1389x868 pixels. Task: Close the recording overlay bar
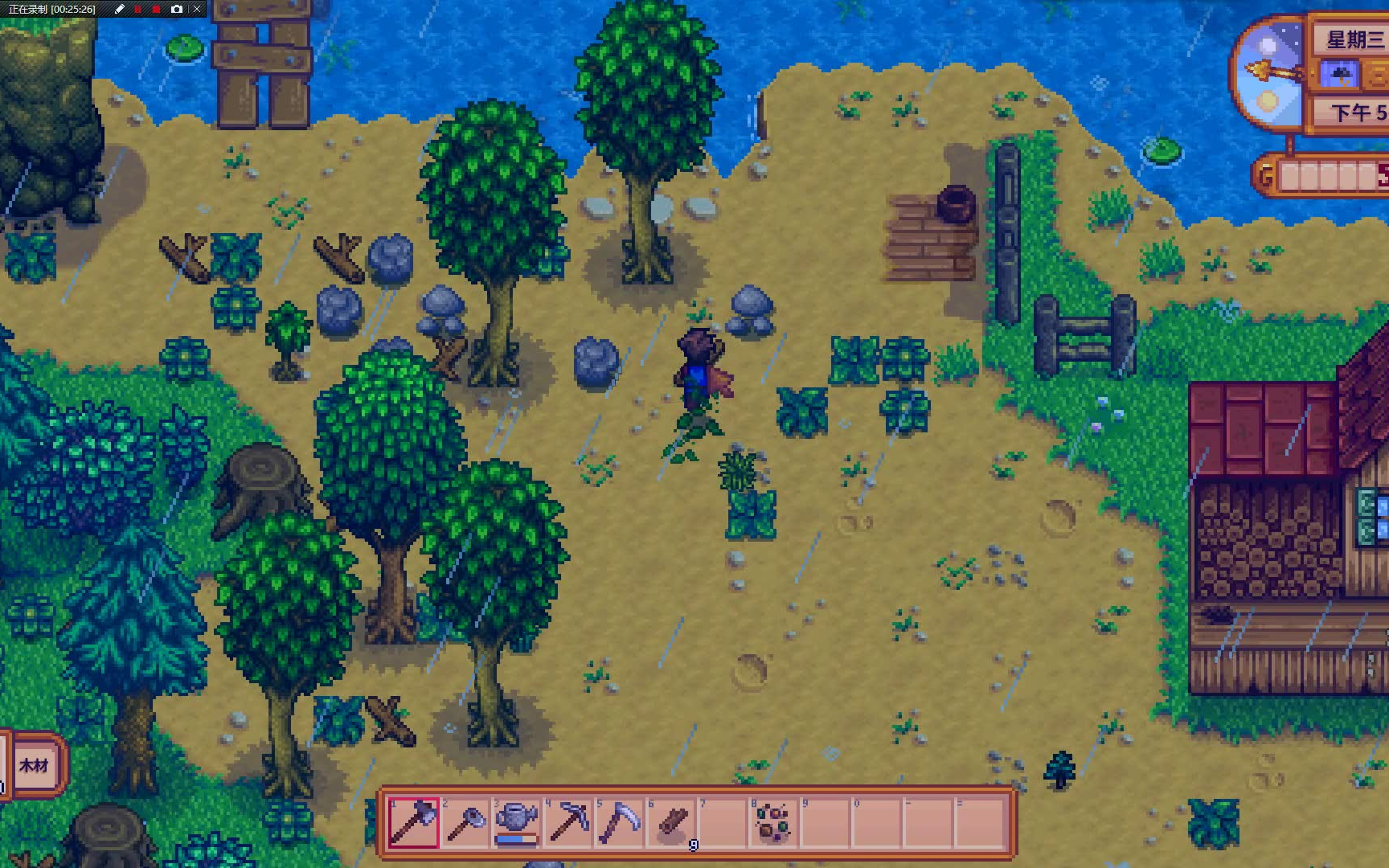pyautogui.click(x=197, y=9)
